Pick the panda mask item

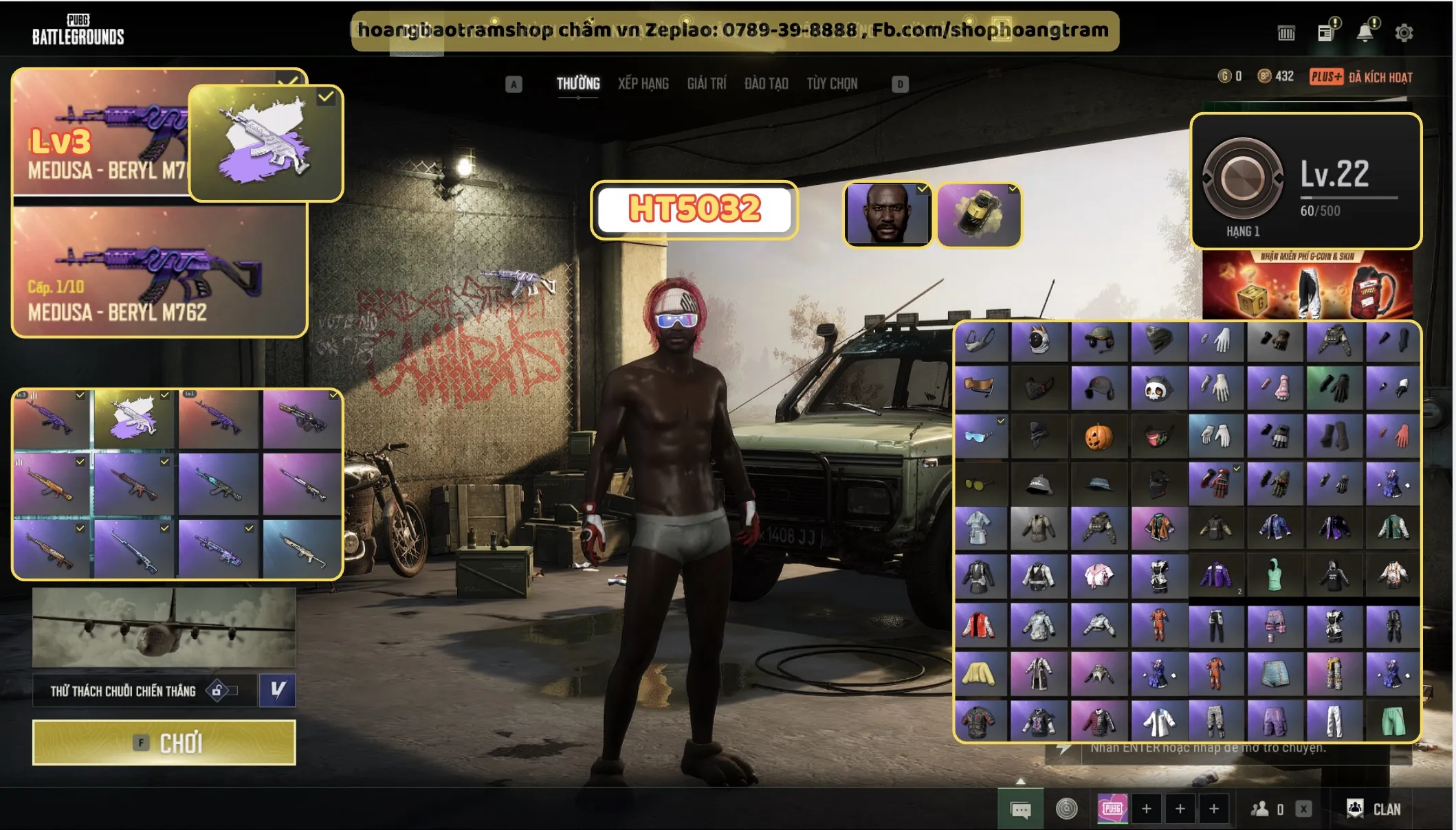click(x=1157, y=389)
